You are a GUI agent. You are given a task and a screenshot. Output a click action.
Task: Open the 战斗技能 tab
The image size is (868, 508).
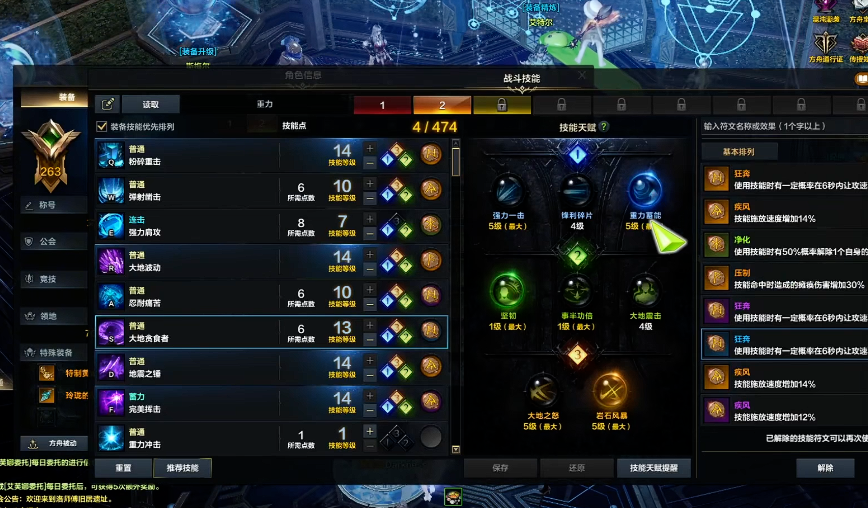tap(522, 78)
